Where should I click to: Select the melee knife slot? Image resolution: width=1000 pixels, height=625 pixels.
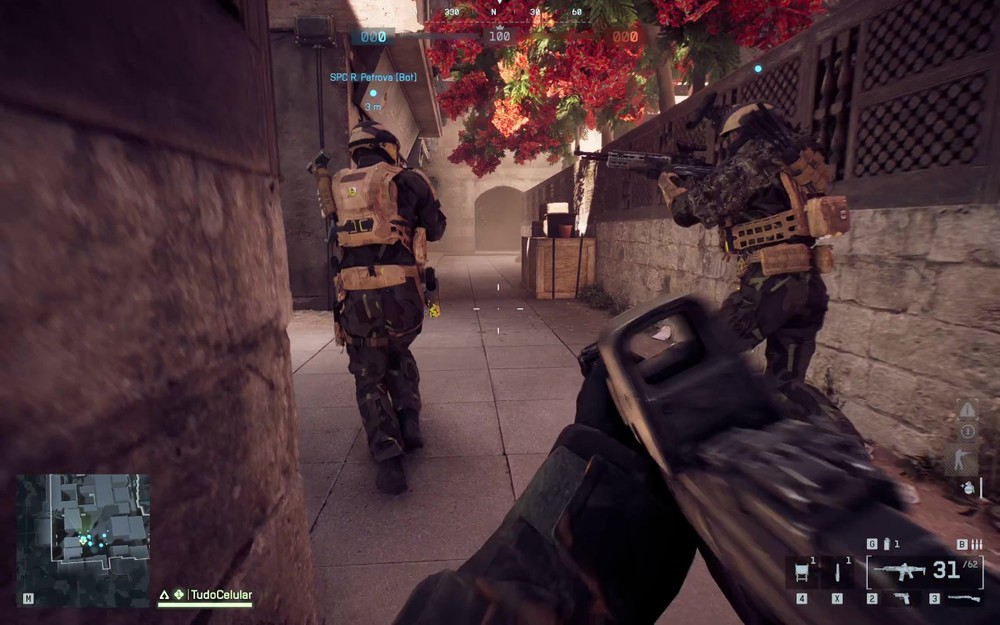[837, 573]
